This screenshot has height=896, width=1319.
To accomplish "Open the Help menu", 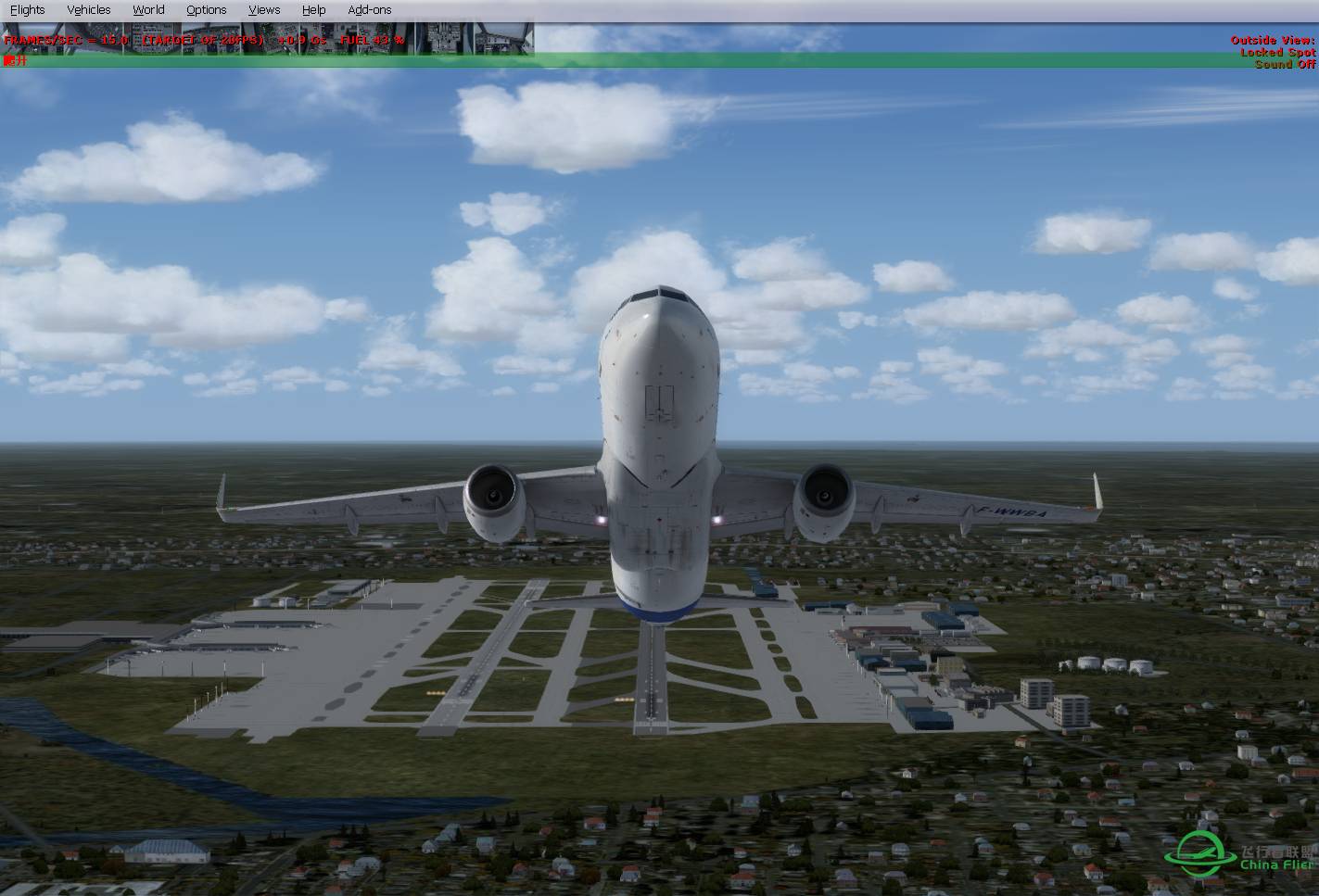I will (x=313, y=9).
